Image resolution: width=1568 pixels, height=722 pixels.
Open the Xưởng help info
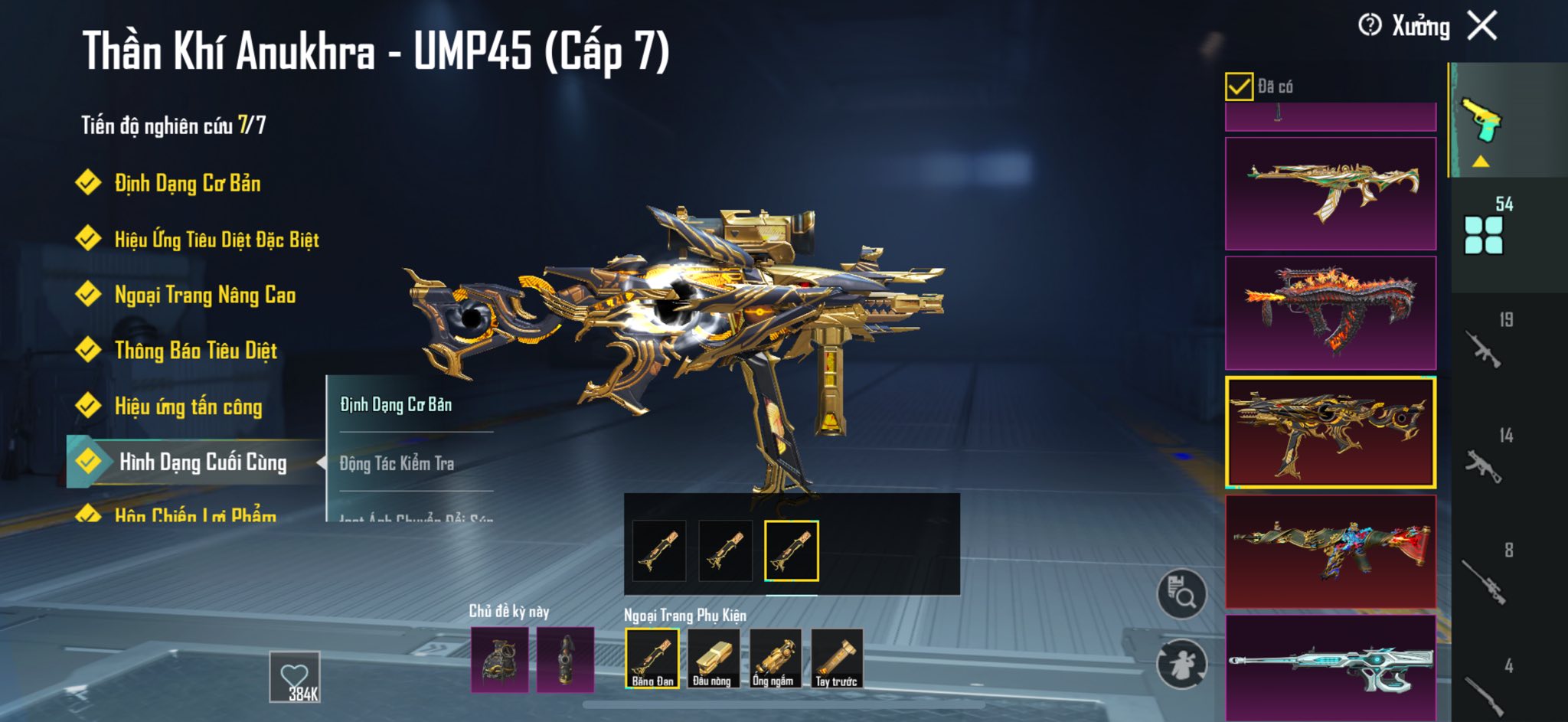(x=1370, y=26)
